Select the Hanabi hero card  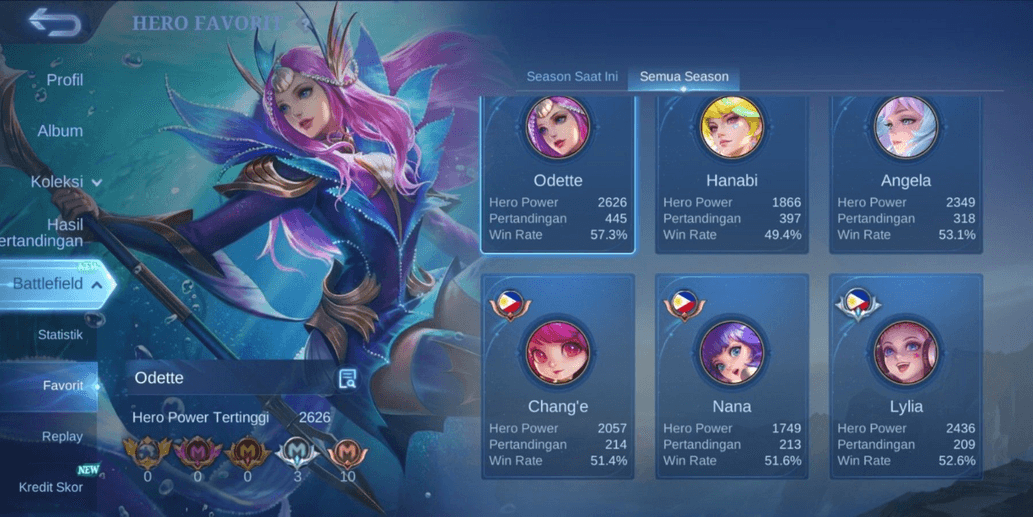[x=732, y=175]
